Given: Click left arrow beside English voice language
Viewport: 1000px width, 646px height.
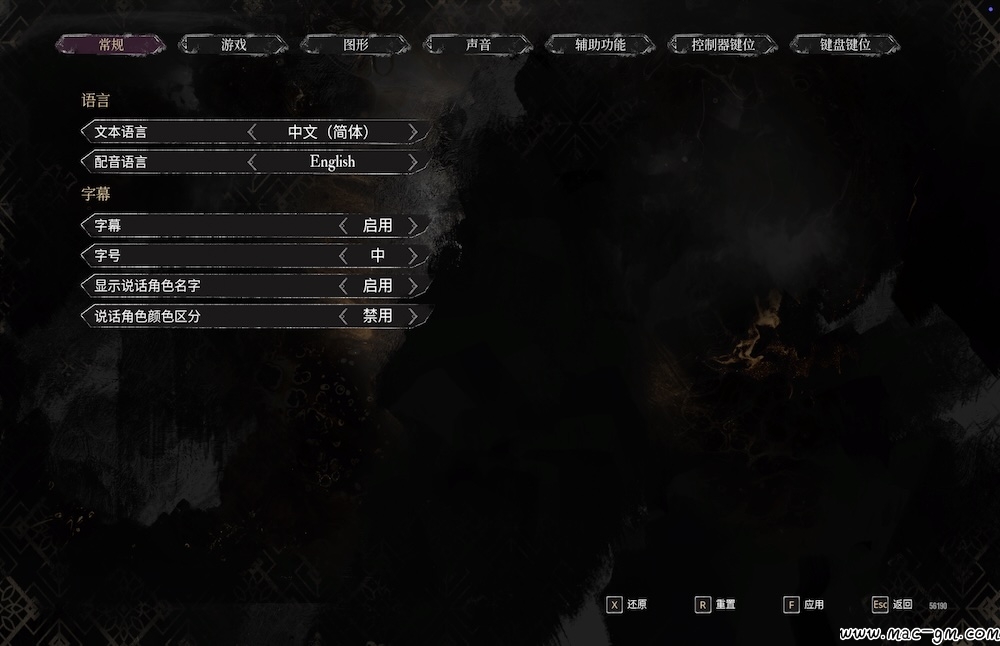Looking at the screenshot, I should [252, 162].
